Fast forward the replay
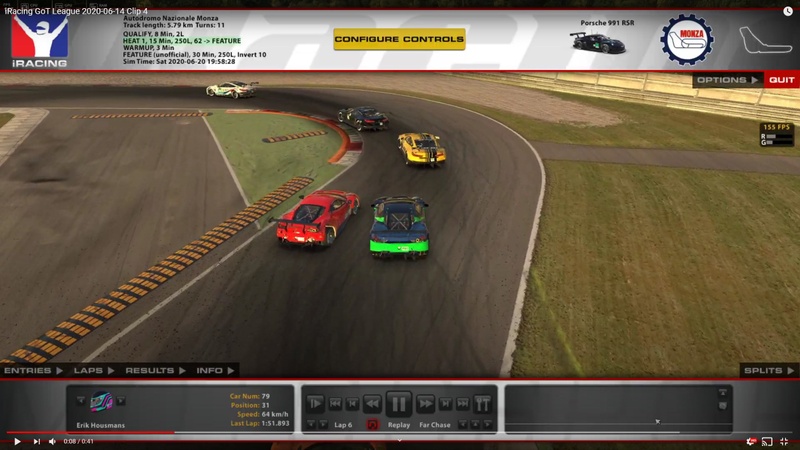The image size is (800, 450). coord(425,403)
